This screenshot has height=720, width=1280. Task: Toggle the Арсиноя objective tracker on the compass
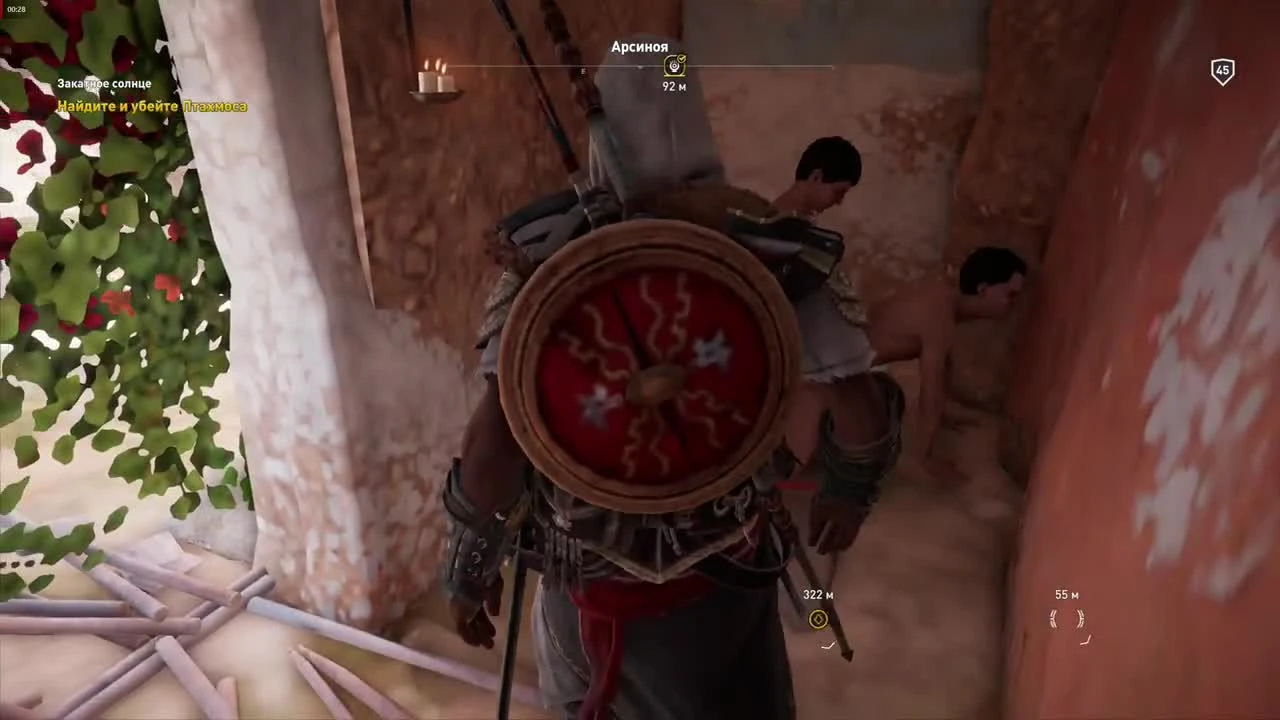coord(674,66)
